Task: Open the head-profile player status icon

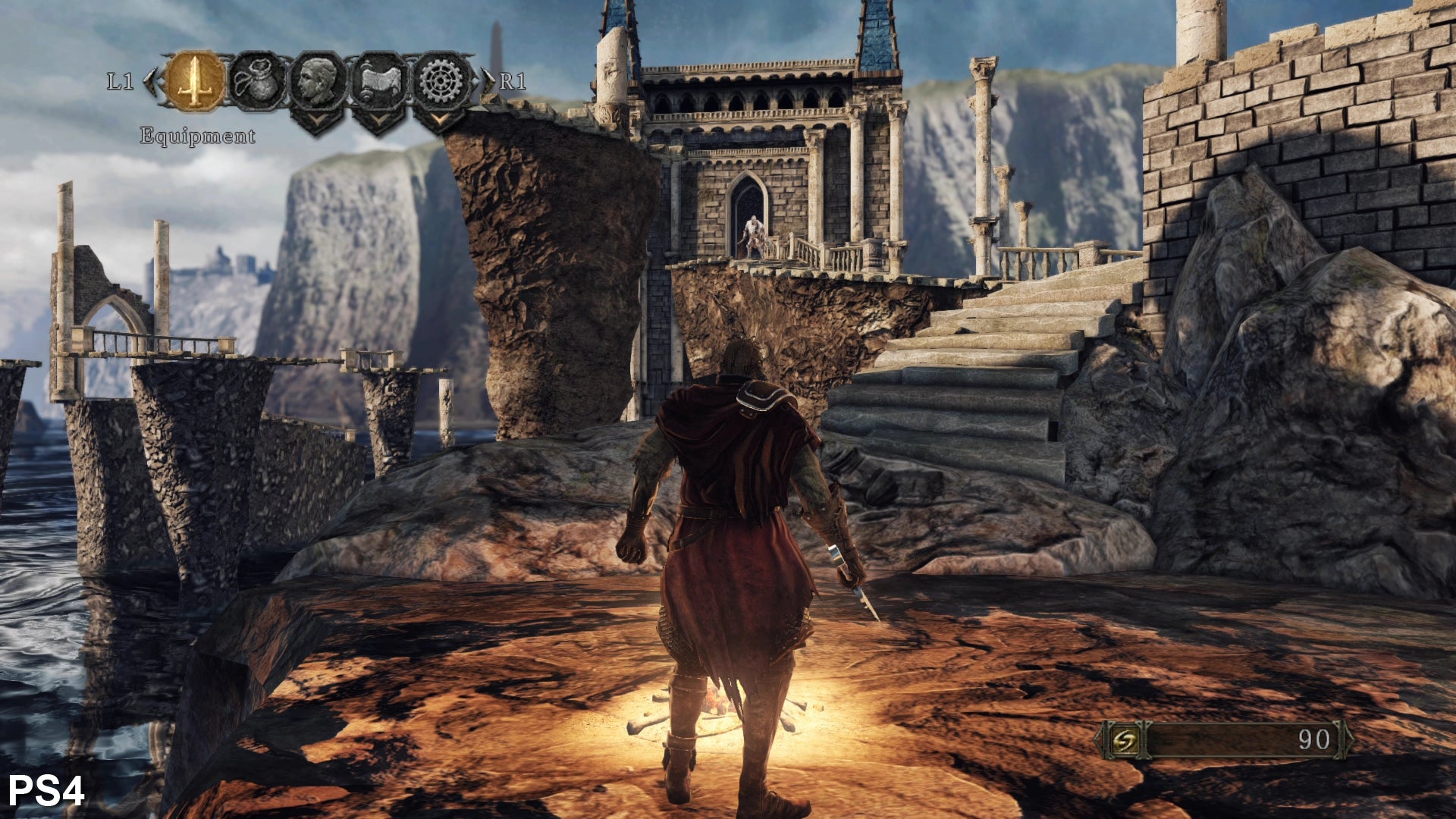Action: pos(318,81)
